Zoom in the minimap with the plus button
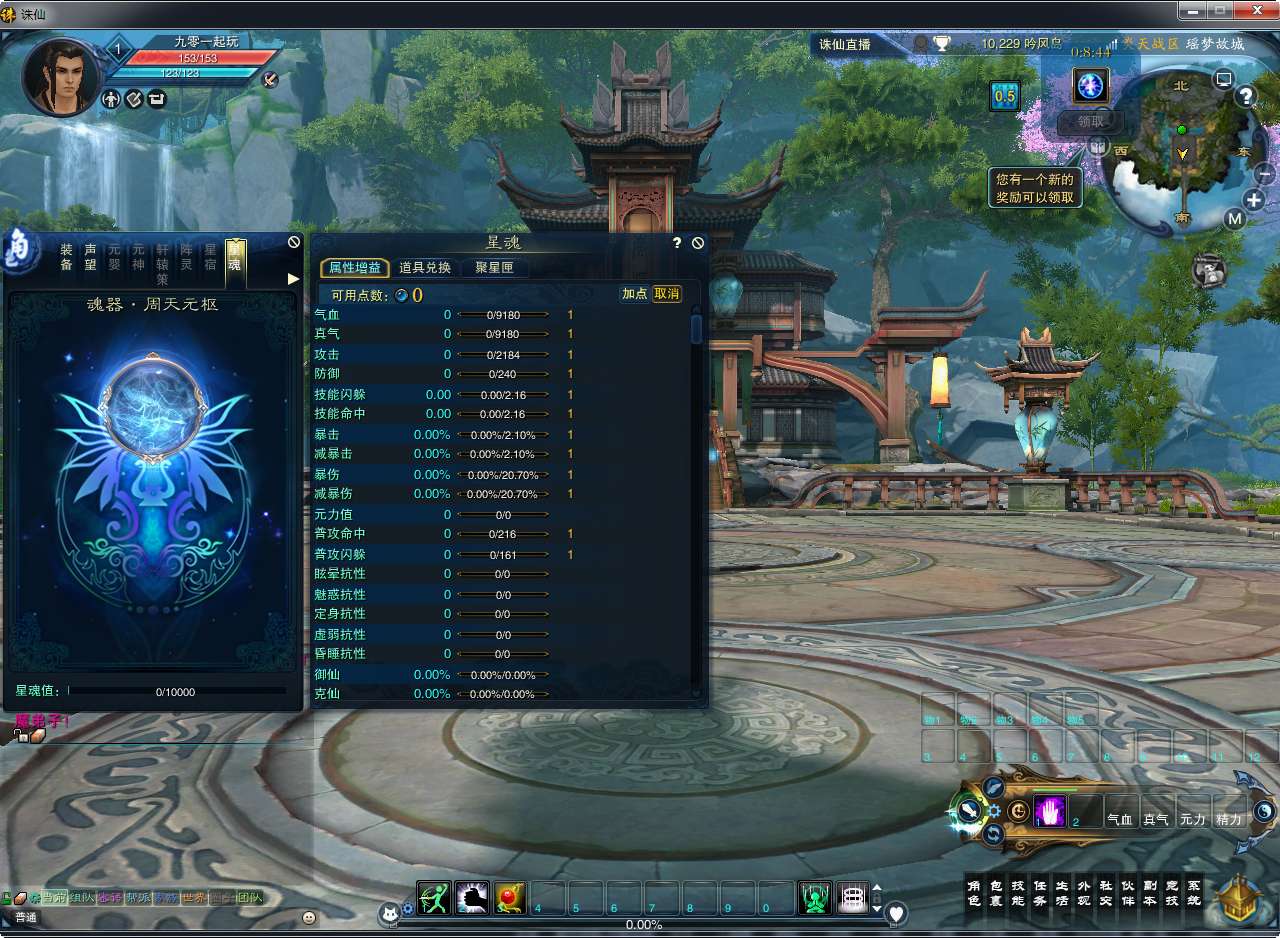The width and height of the screenshot is (1280, 938). pos(1254,200)
